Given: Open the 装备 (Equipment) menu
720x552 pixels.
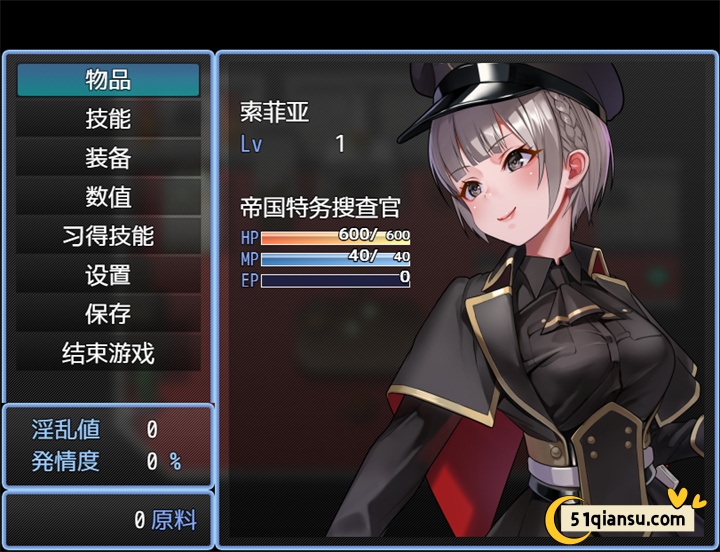Looking at the screenshot, I should 108,158.
